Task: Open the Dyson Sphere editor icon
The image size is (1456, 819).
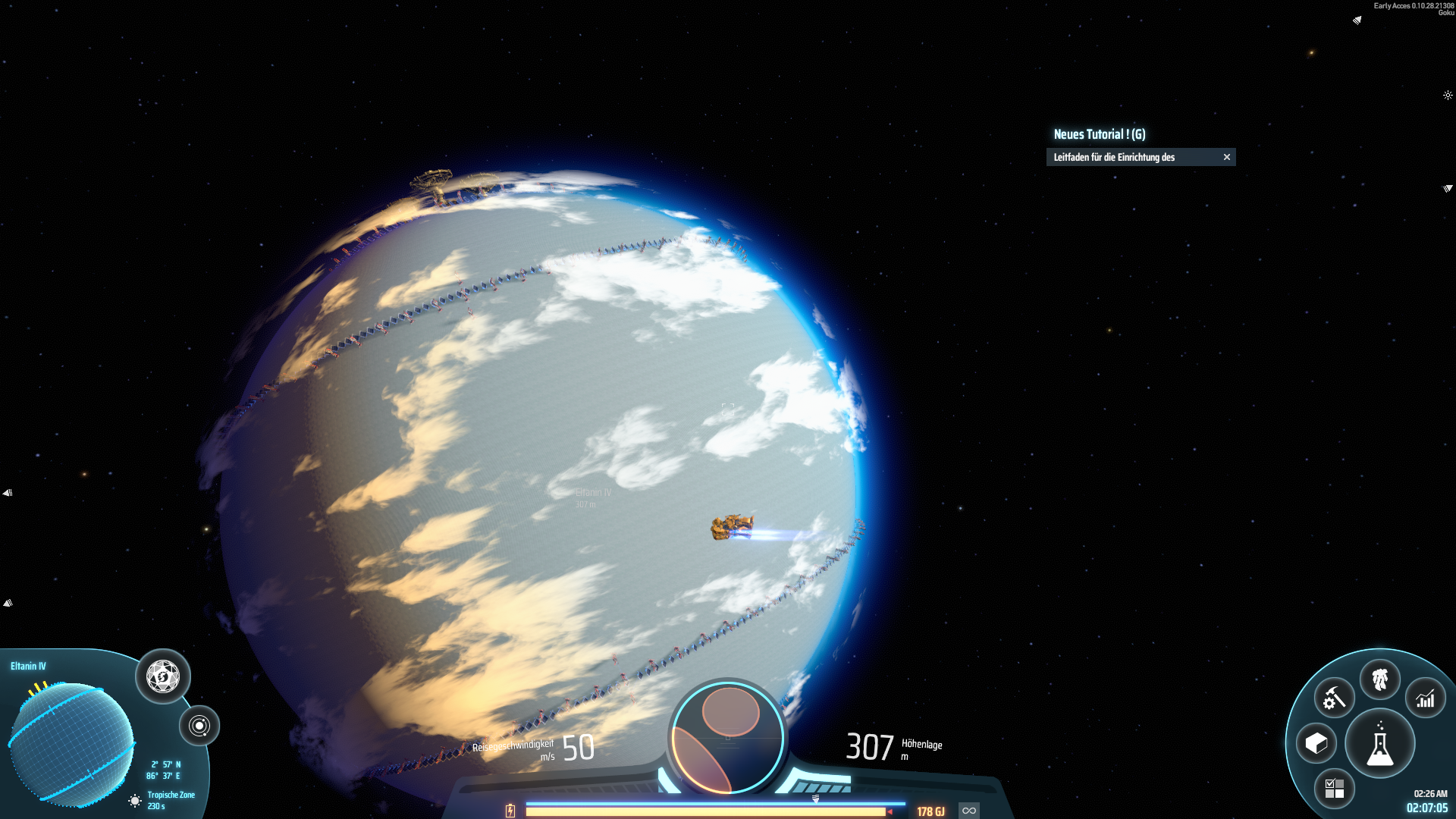Action: click(x=162, y=676)
